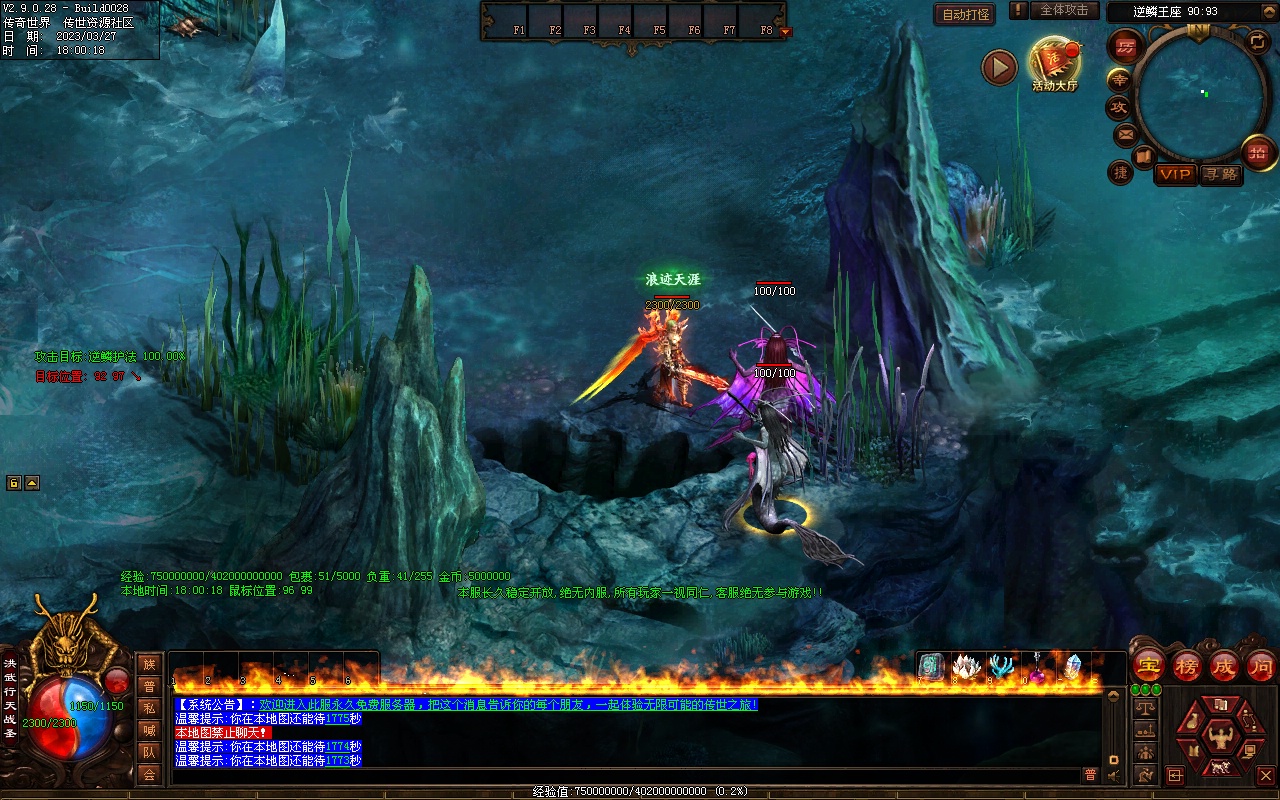
Task: Click the round play arrow button
Action: click(999, 67)
